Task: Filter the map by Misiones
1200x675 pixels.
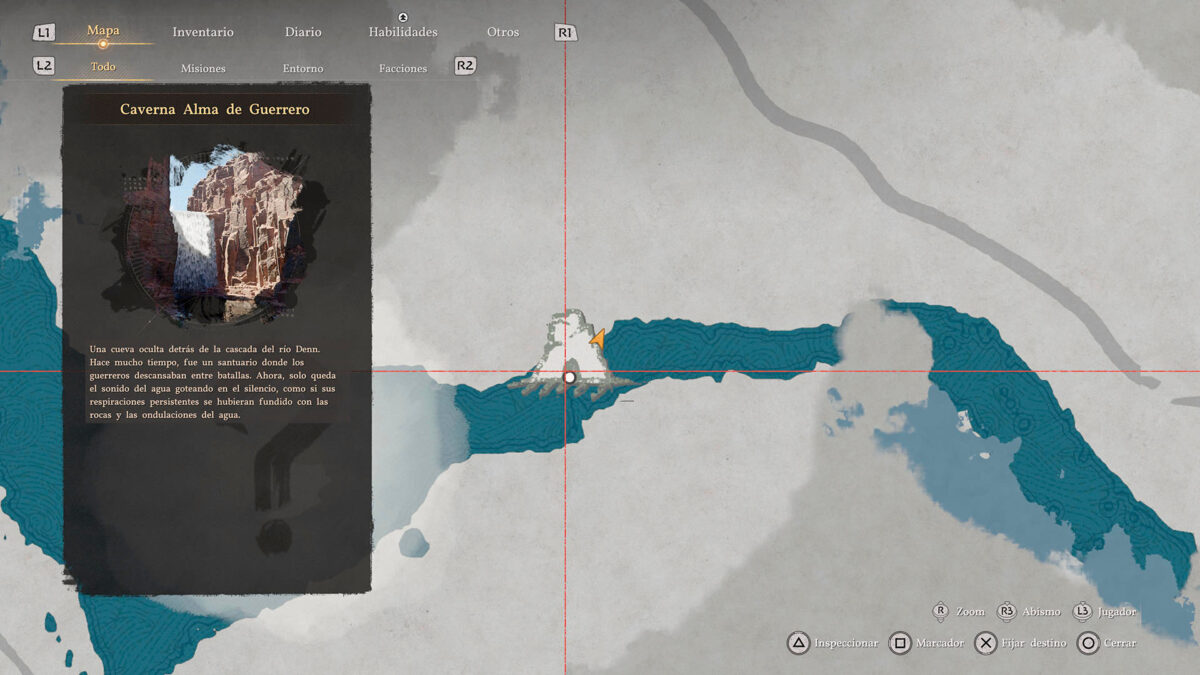Action: click(203, 68)
